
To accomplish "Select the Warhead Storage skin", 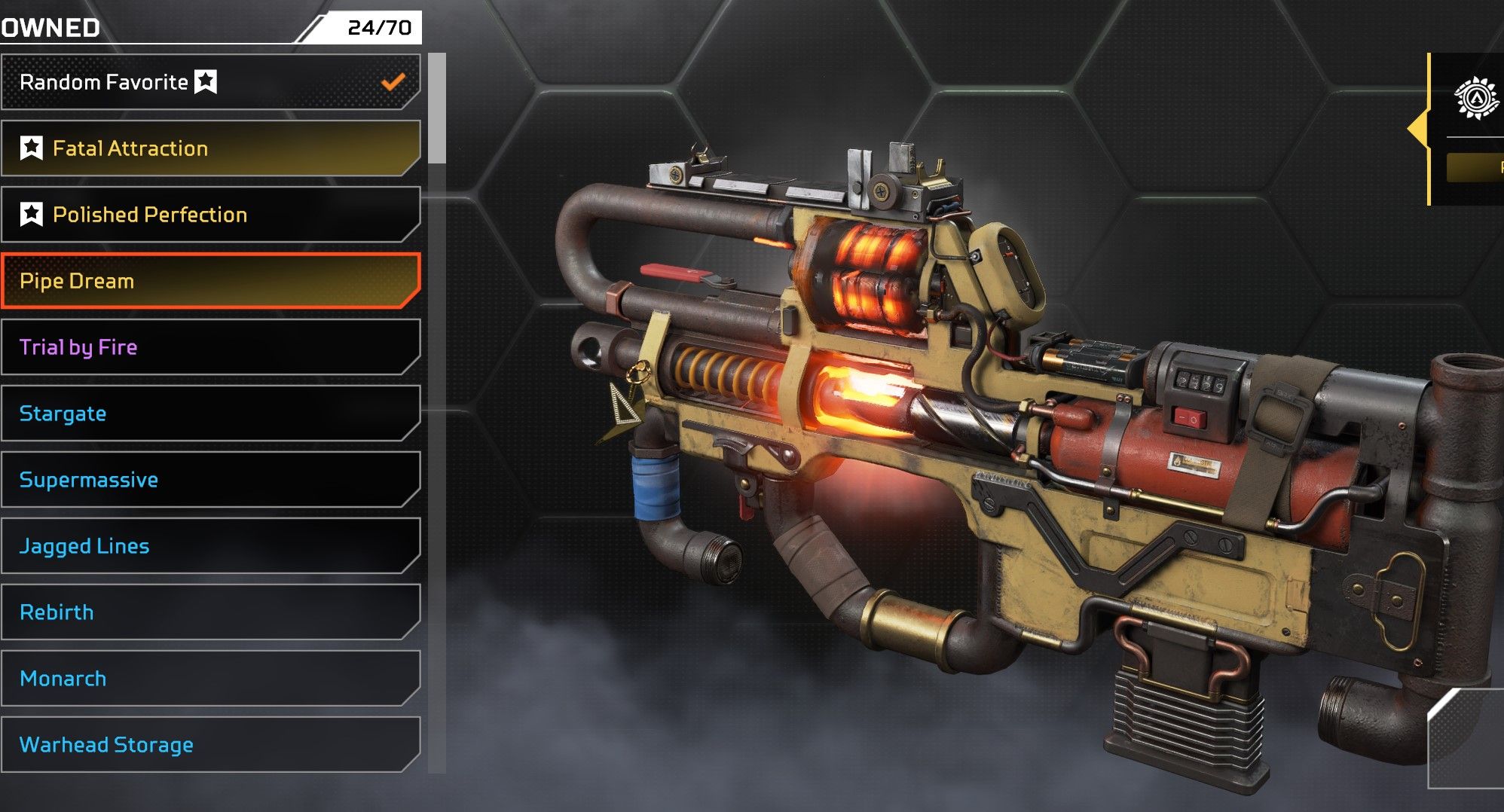I will point(209,745).
